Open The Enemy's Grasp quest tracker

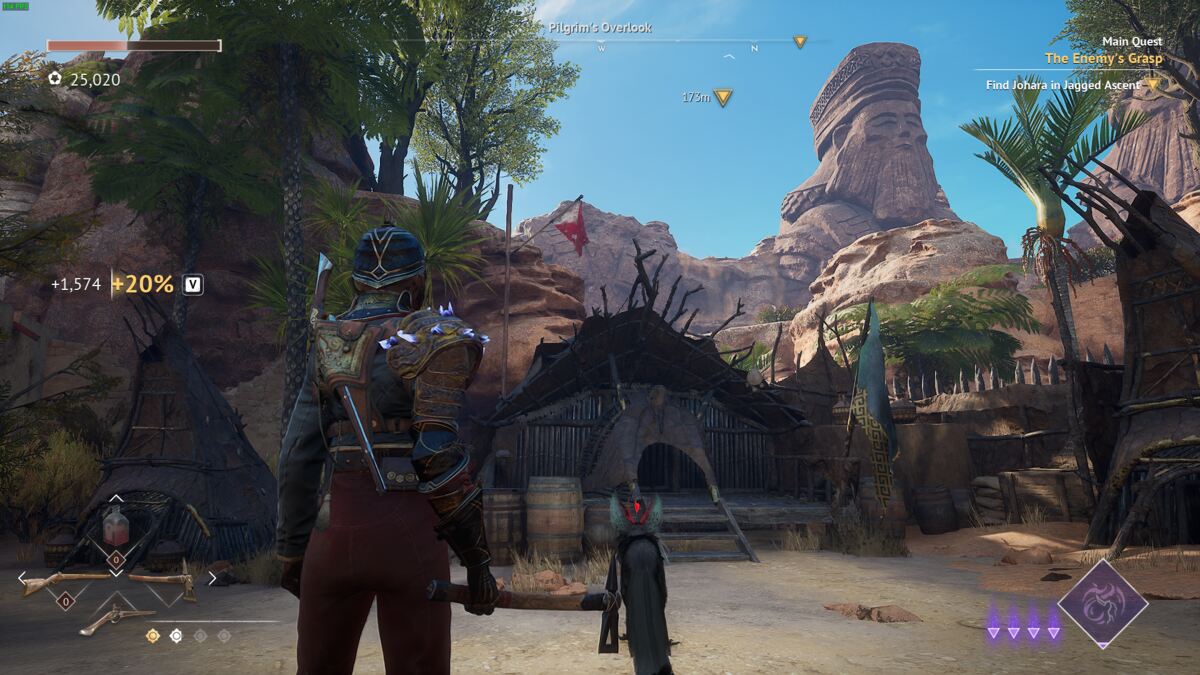[1103, 59]
